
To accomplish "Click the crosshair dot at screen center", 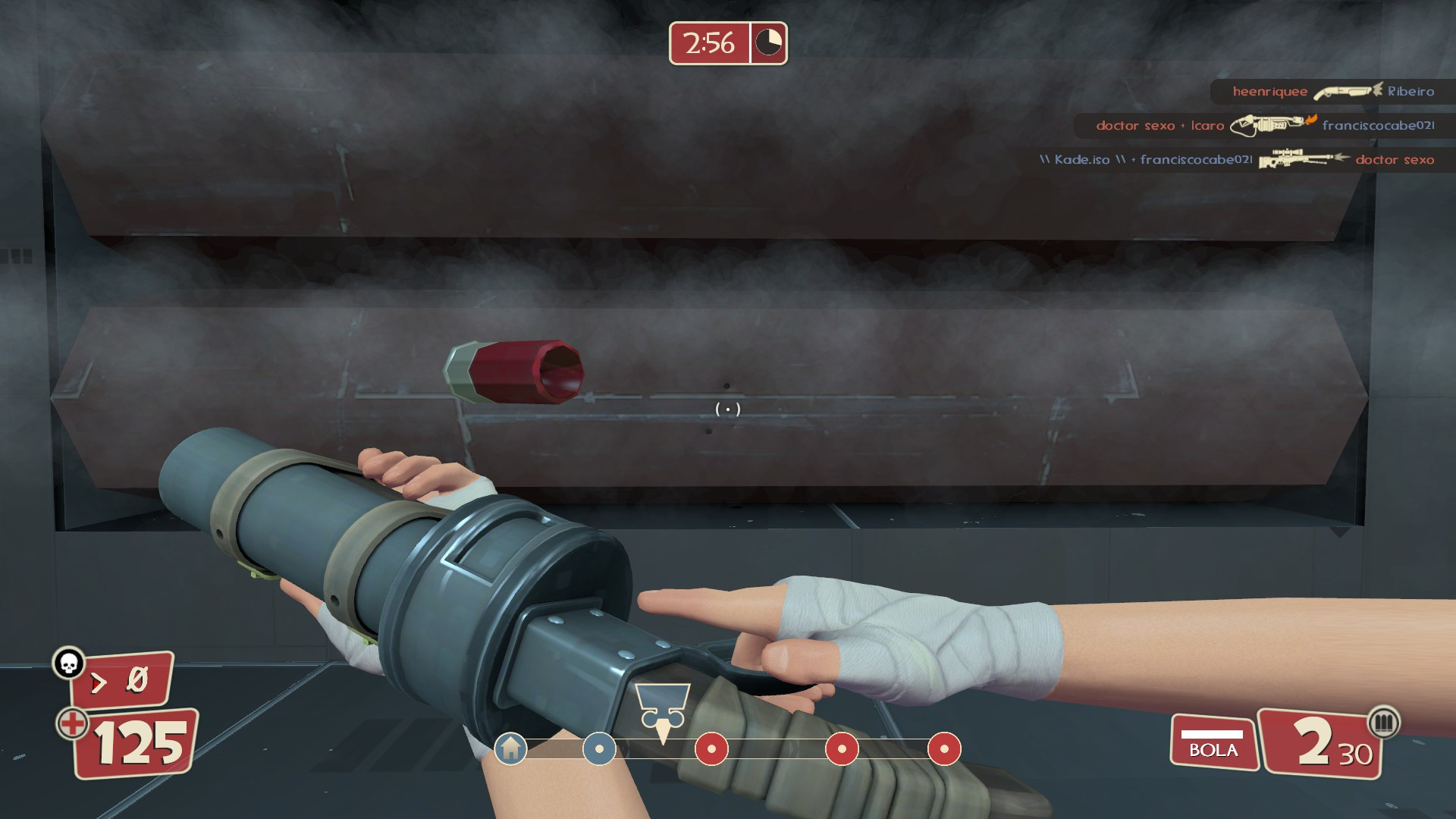I will (x=727, y=409).
